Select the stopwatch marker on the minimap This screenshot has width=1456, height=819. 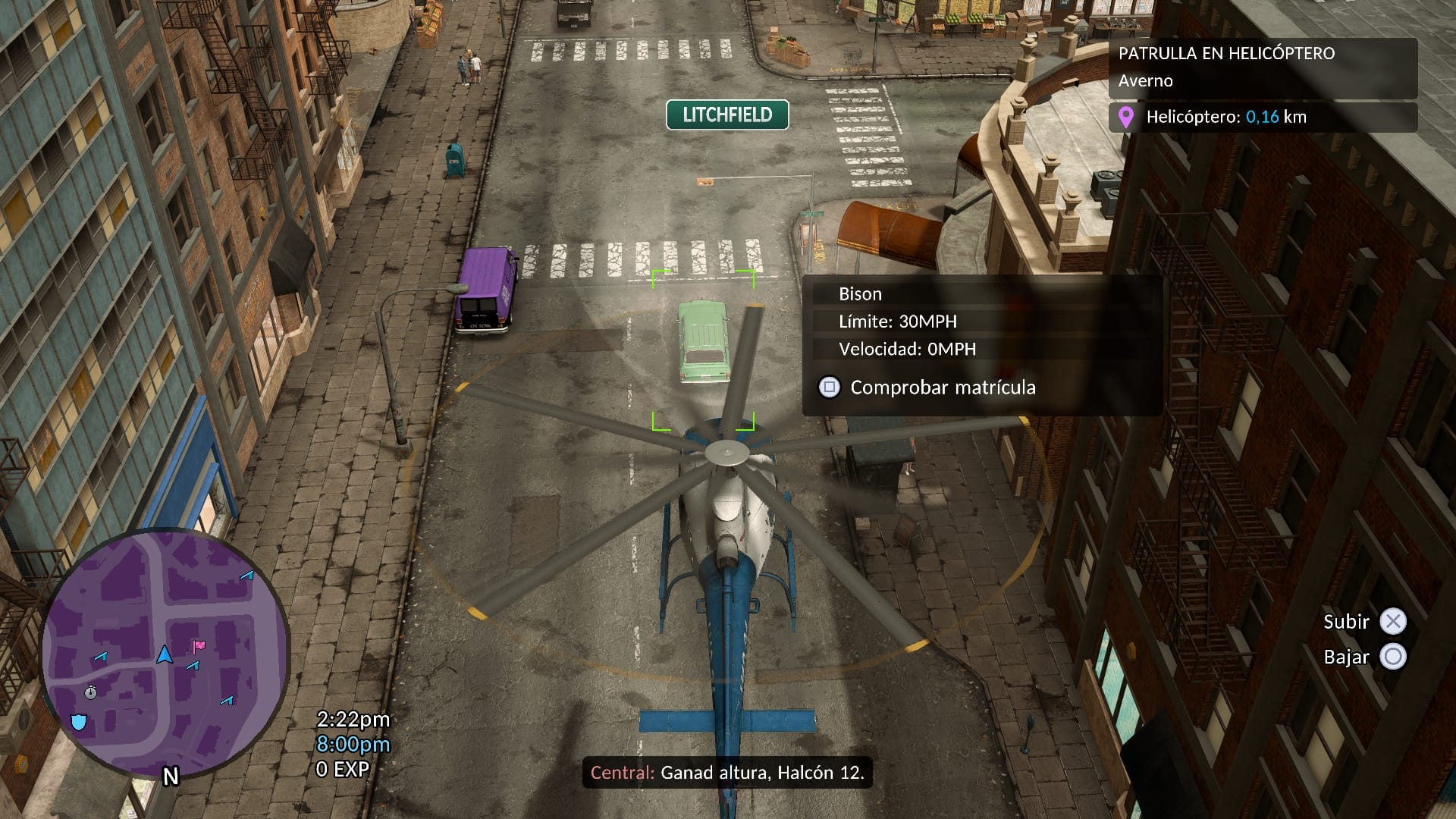(91, 692)
